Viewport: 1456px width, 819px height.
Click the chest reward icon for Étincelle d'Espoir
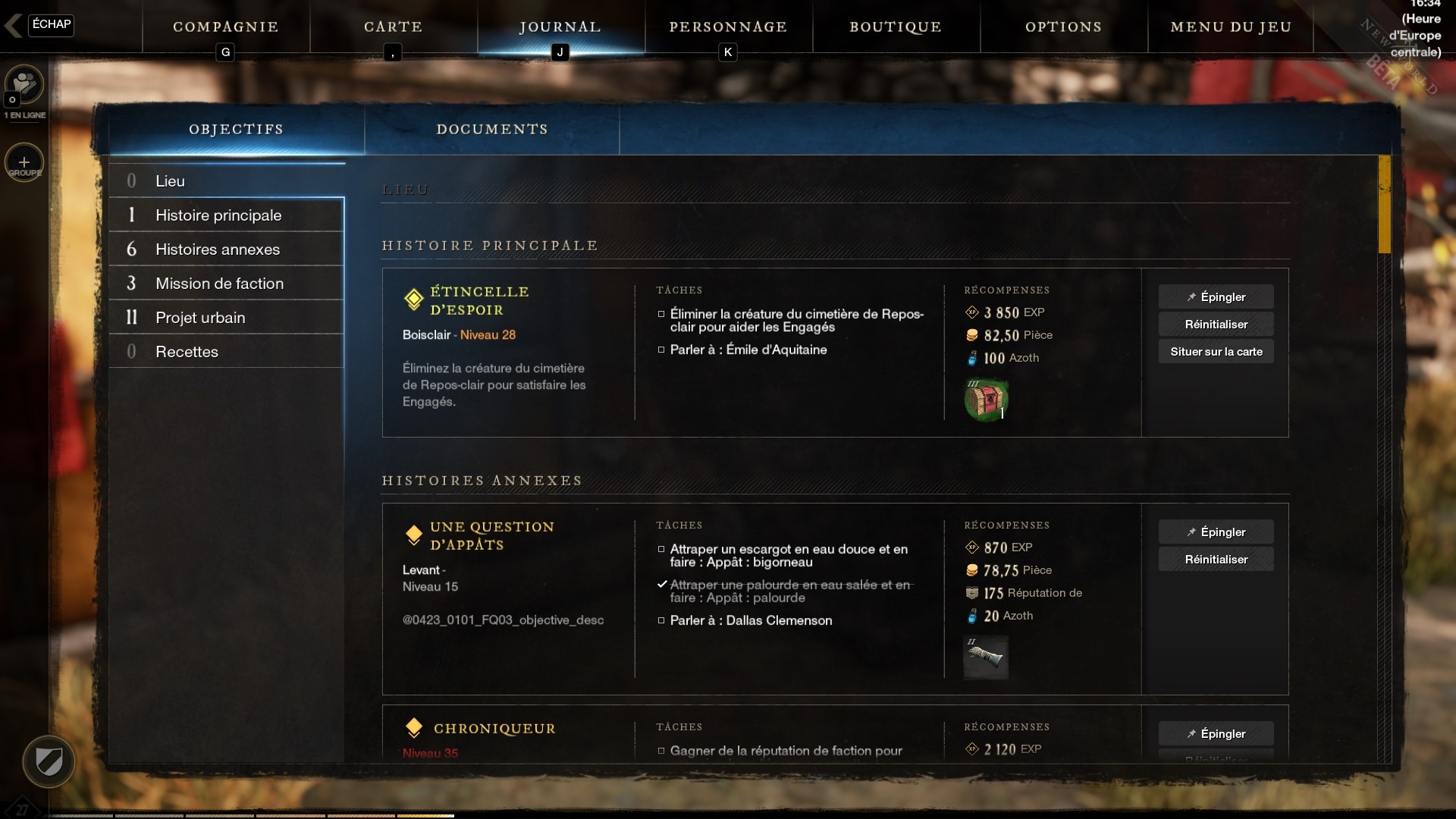coord(986,398)
